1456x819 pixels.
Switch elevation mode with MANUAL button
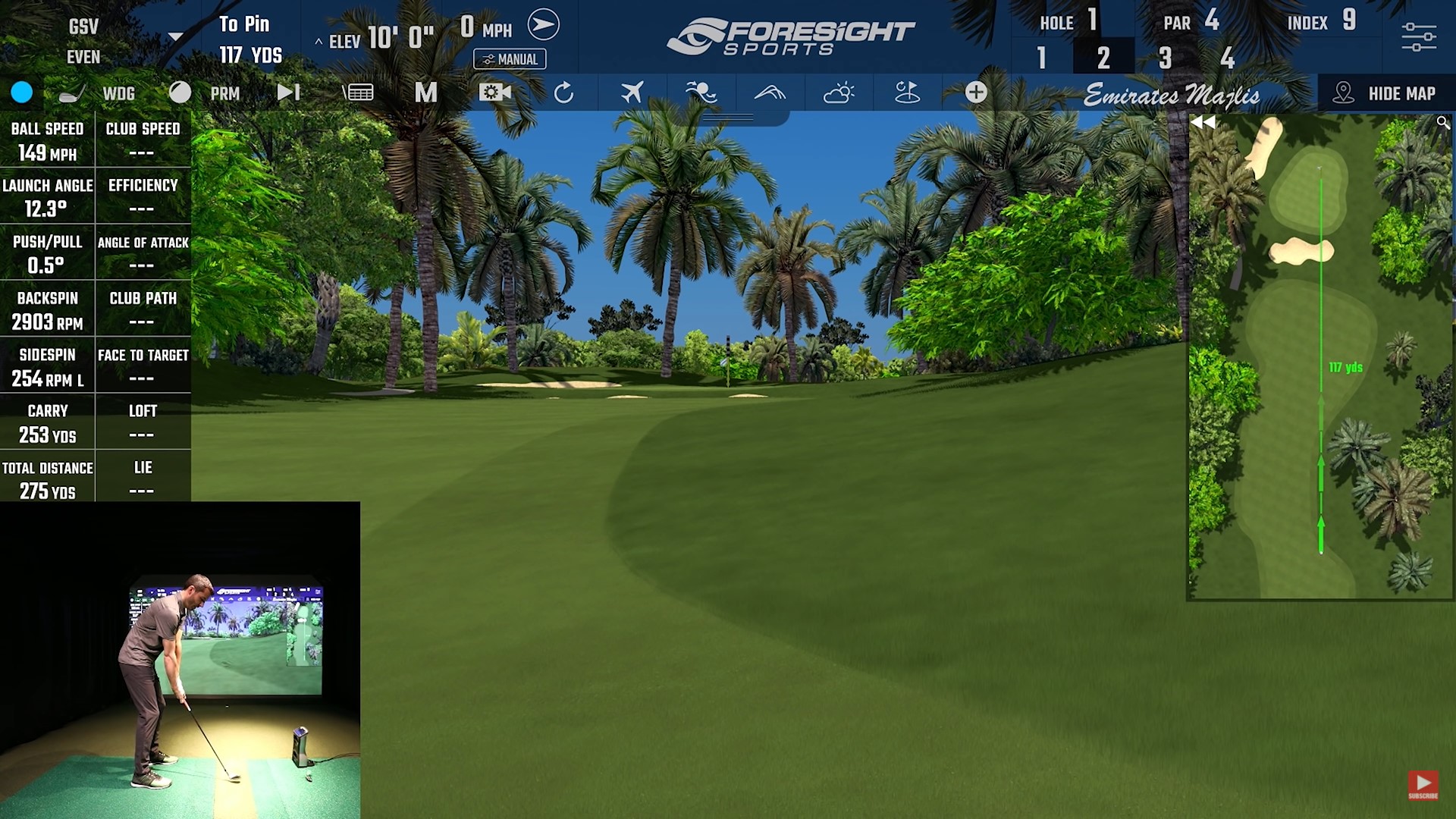[x=510, y=59]
